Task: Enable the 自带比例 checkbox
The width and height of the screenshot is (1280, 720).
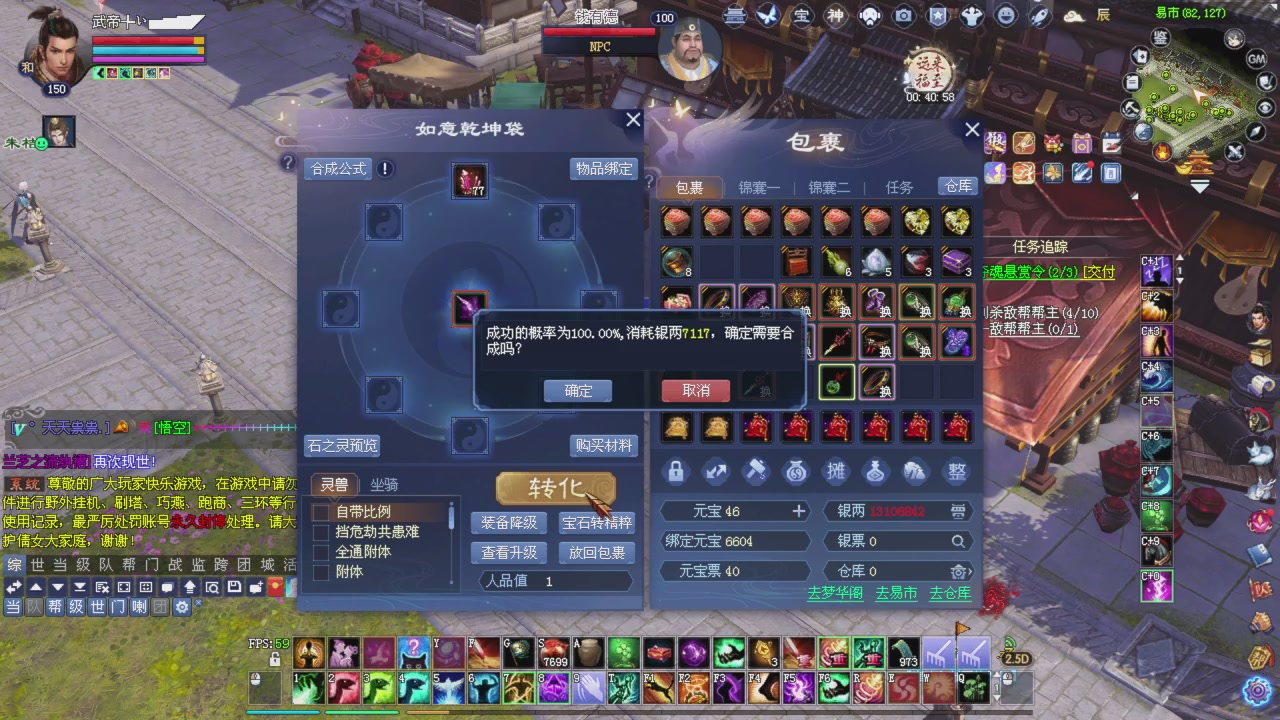Action: tap(321, 511)
